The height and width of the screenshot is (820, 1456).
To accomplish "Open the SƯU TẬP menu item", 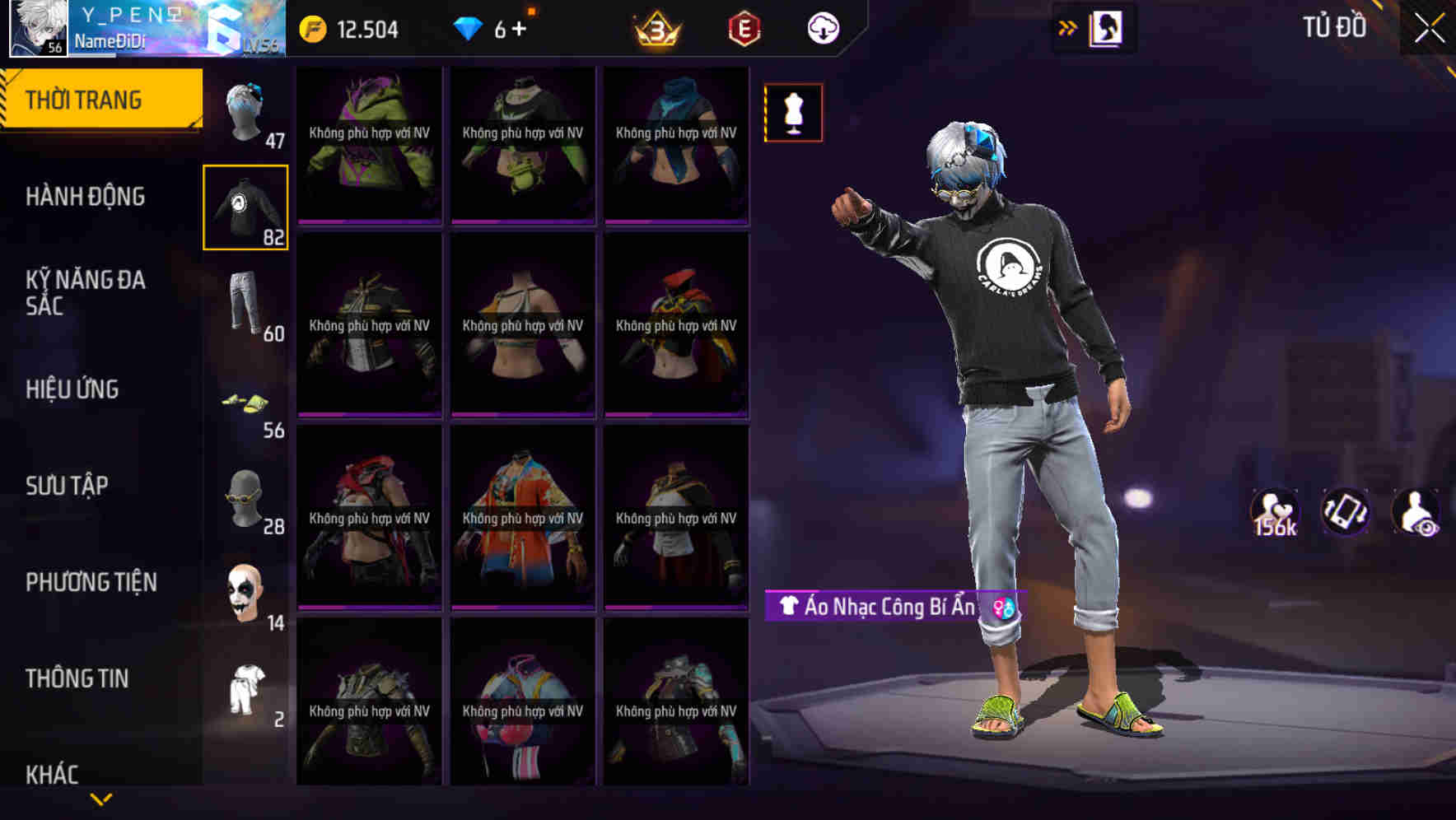I will pyautogui.click(x=66, y=486).
